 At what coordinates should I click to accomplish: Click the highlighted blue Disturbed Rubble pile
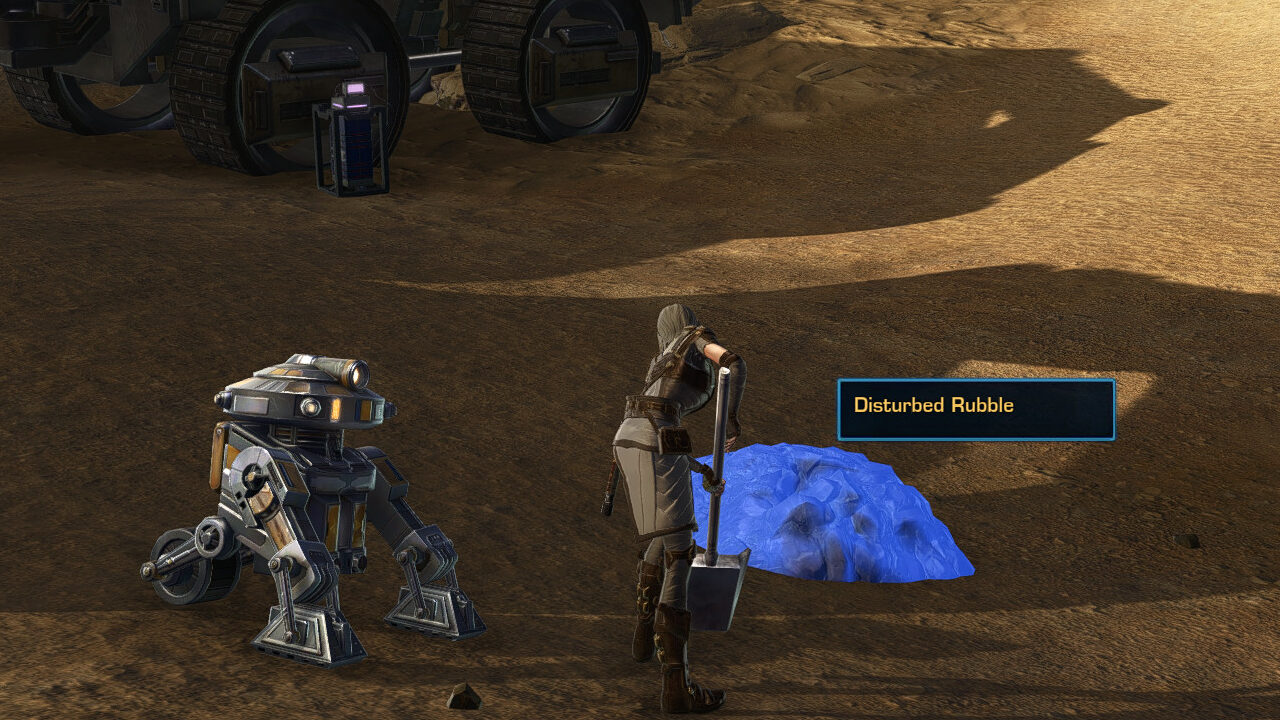[840, 515]
